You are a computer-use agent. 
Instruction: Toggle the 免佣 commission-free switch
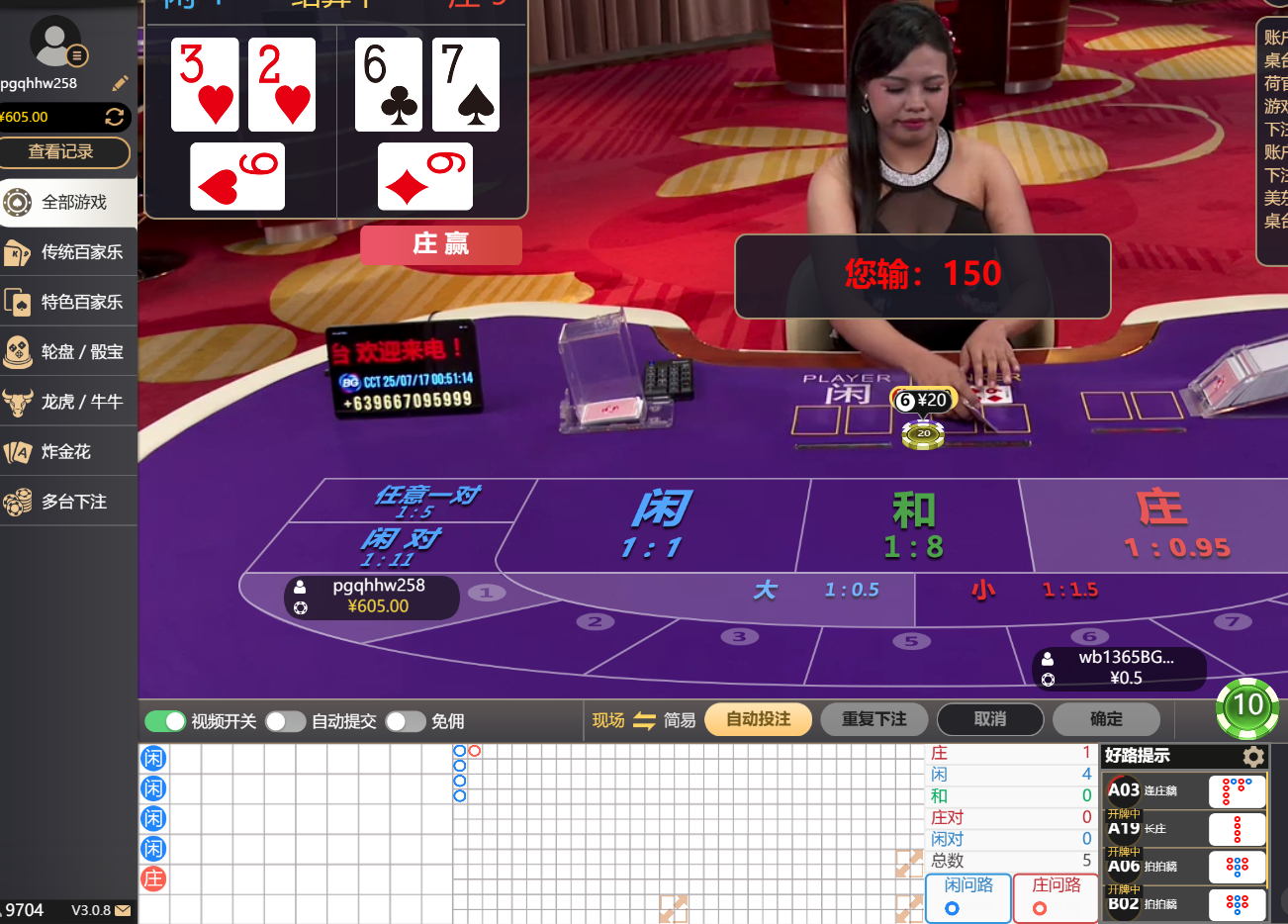coord(405,721)
